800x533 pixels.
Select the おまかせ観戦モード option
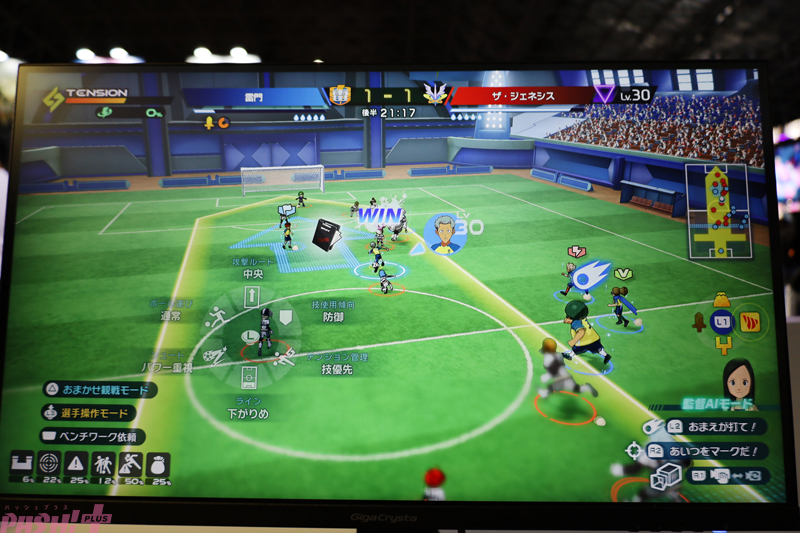pos(99,390)
